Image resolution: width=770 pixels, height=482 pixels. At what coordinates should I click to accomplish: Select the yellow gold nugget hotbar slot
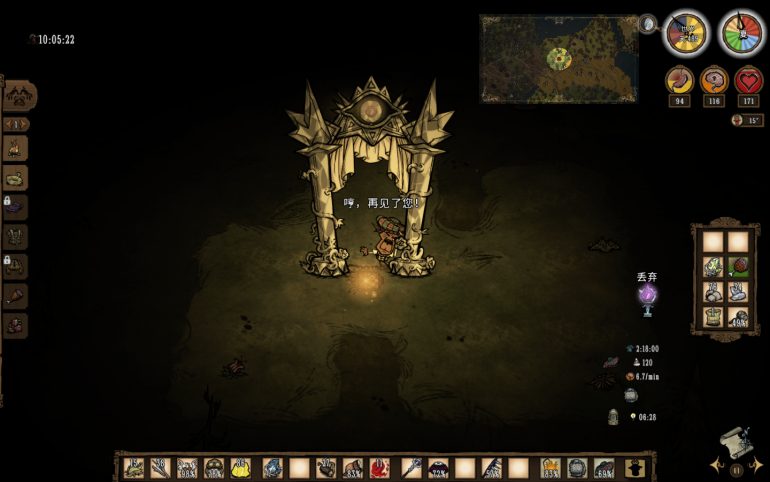click(x=241, y=468)
